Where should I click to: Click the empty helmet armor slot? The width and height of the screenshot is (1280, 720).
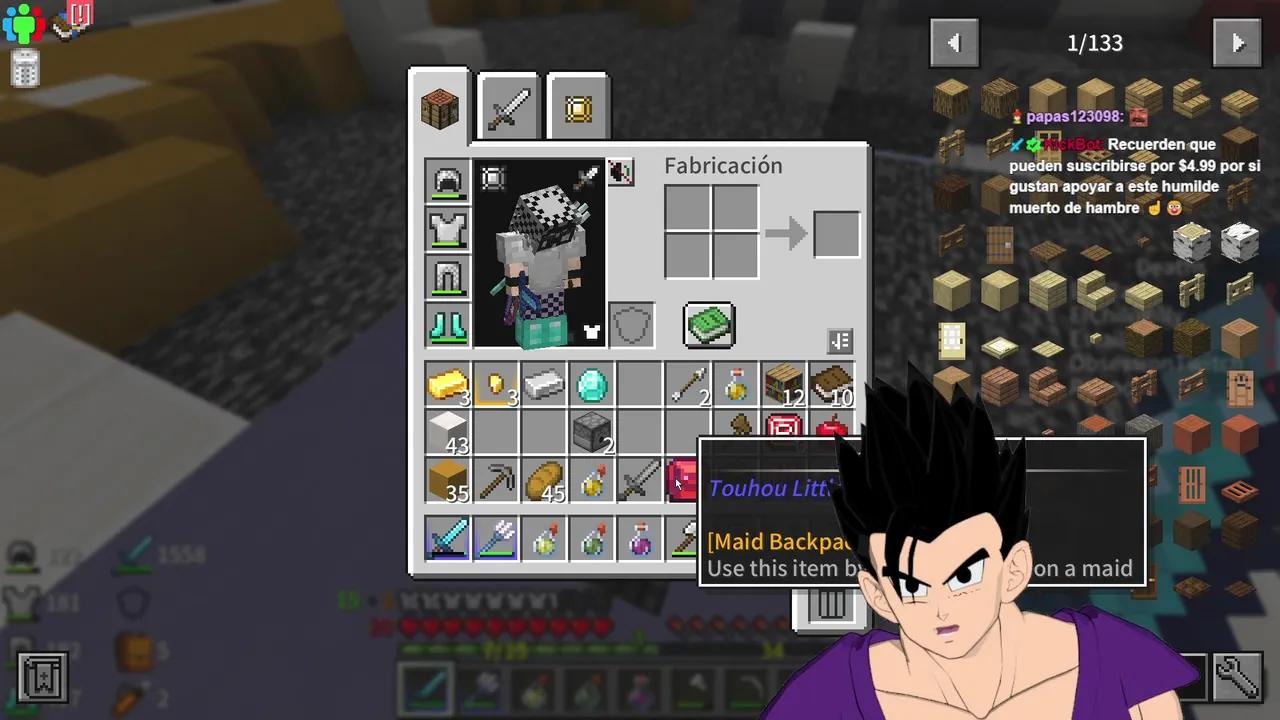(x=447, y=180)
